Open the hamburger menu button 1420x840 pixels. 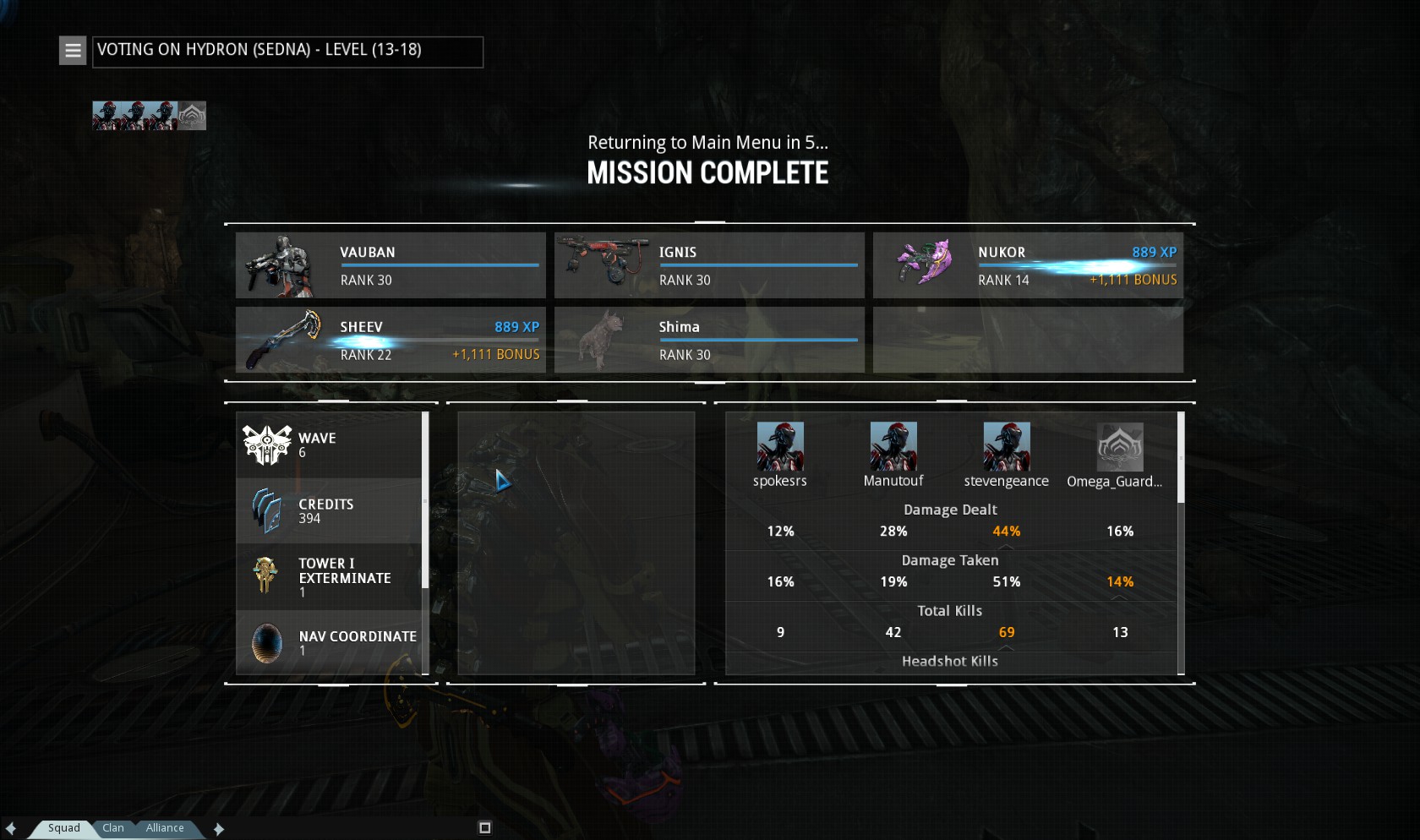[73, 51]
